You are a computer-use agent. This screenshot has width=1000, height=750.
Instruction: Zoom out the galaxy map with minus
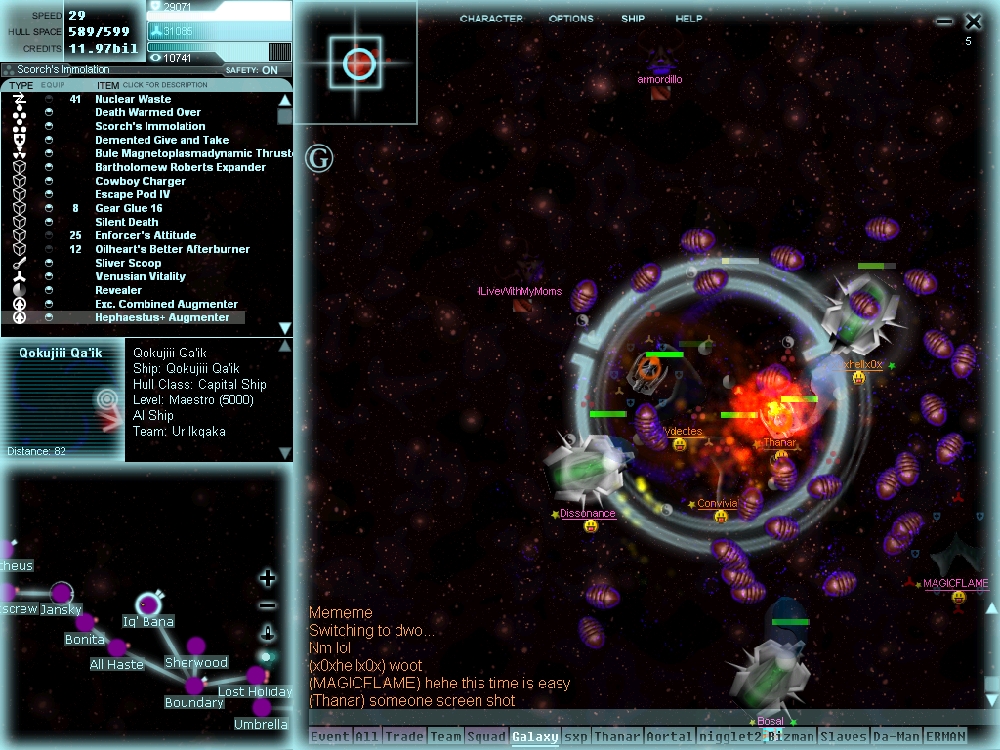click(x=268, y=605)
